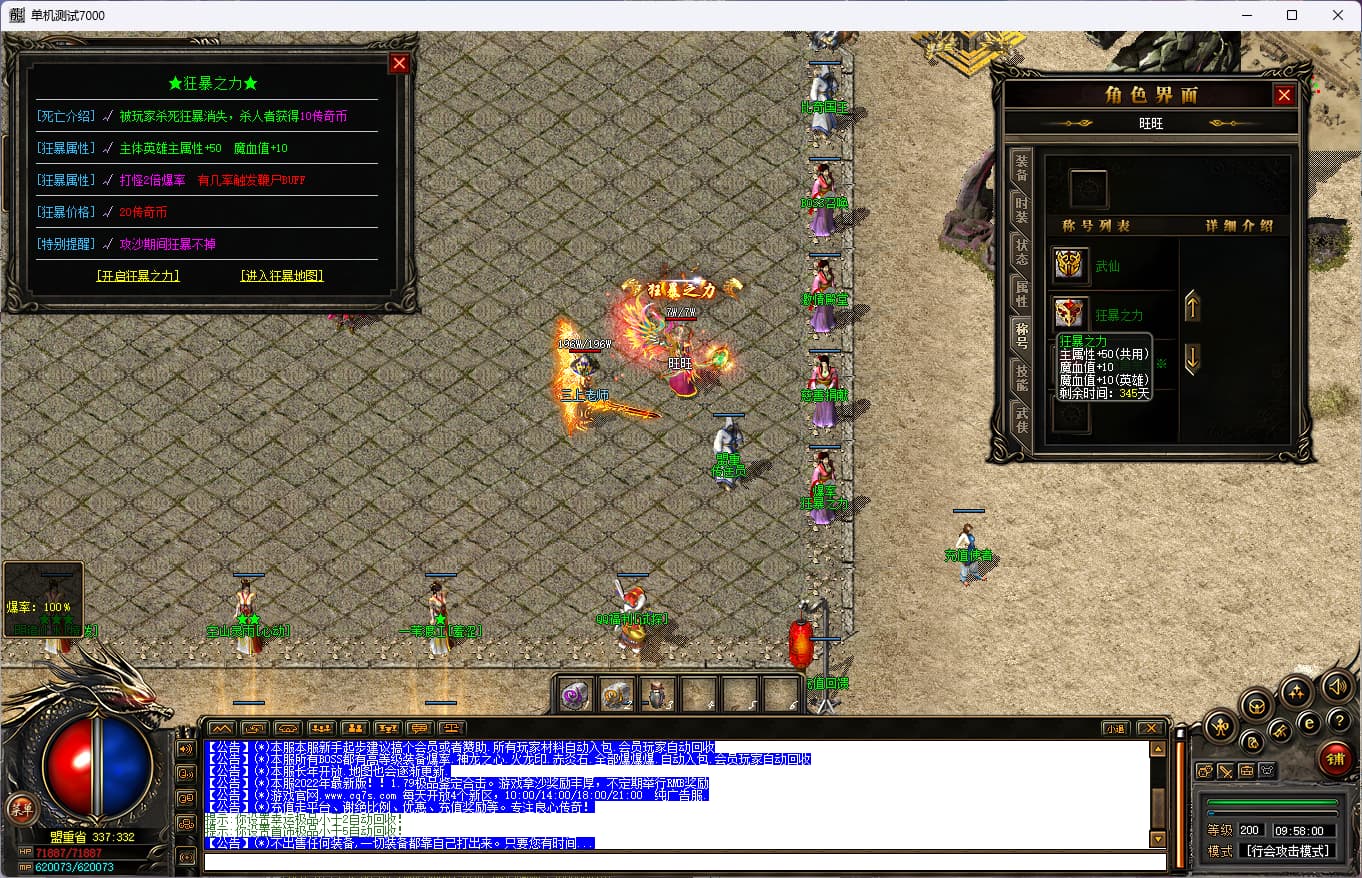
Task: Open the question mark help button
Action: point(1337,721)
